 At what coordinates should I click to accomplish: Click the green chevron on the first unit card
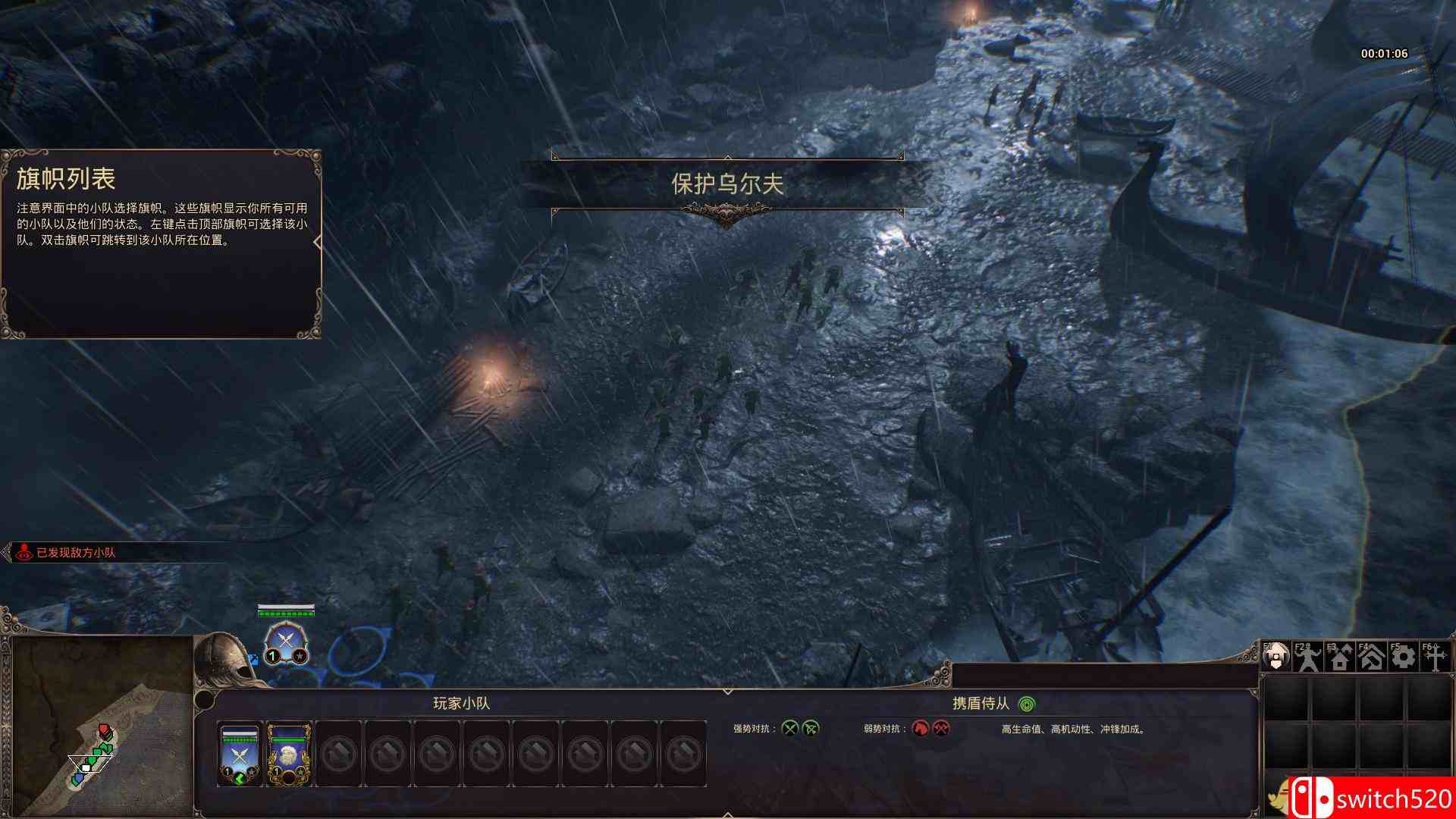tap(240, 779)
